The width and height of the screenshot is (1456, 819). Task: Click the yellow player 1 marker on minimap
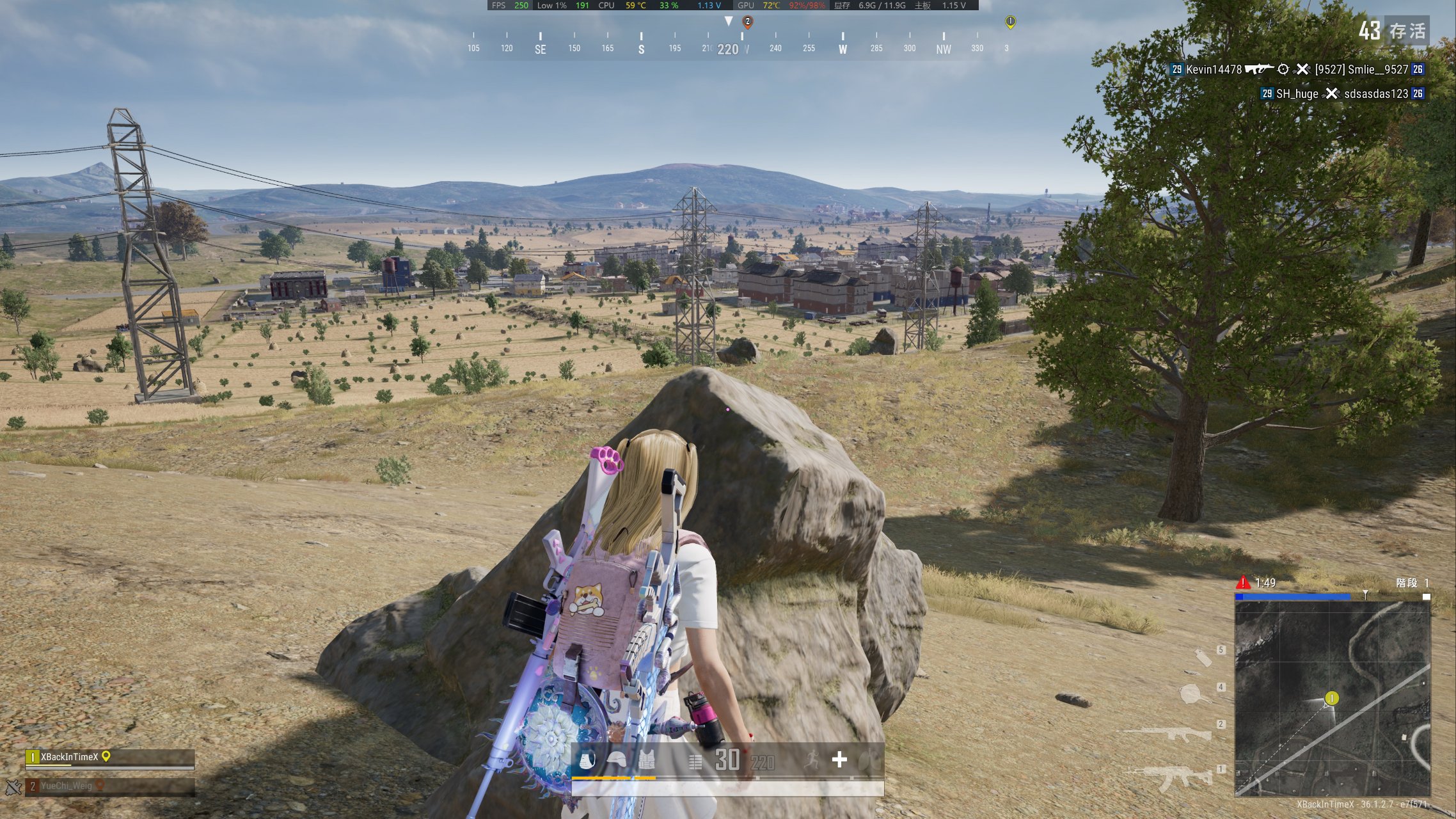pyautogui.click(x=1332, y=698)
